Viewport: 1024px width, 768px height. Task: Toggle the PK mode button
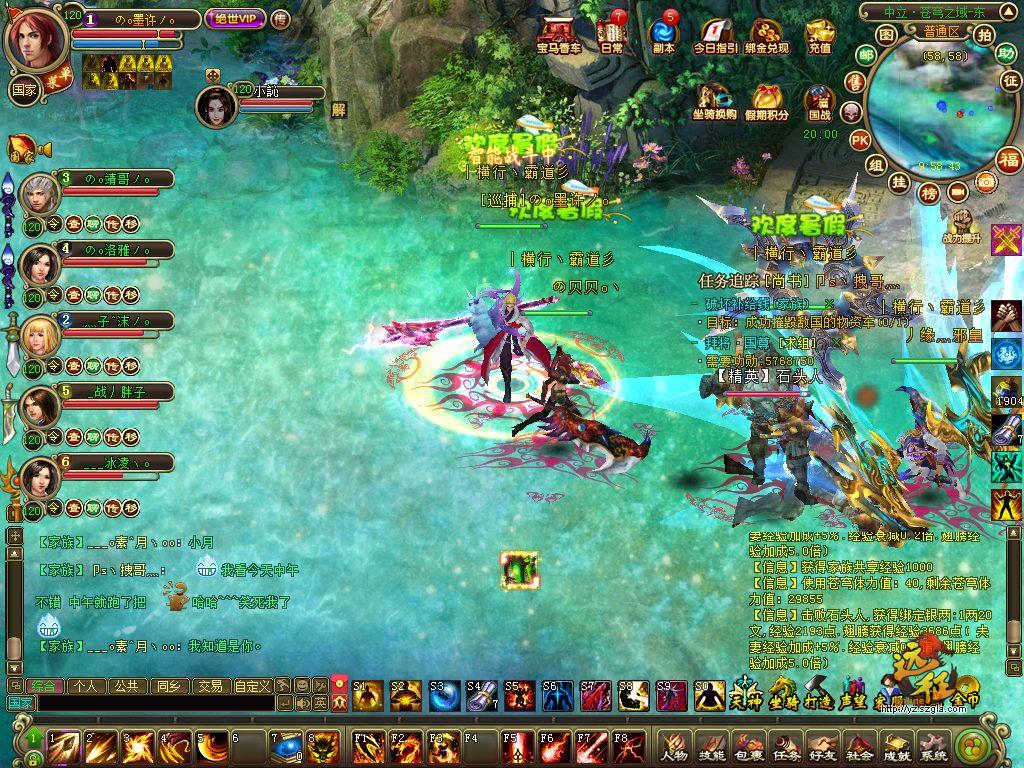tap(860, 140)
